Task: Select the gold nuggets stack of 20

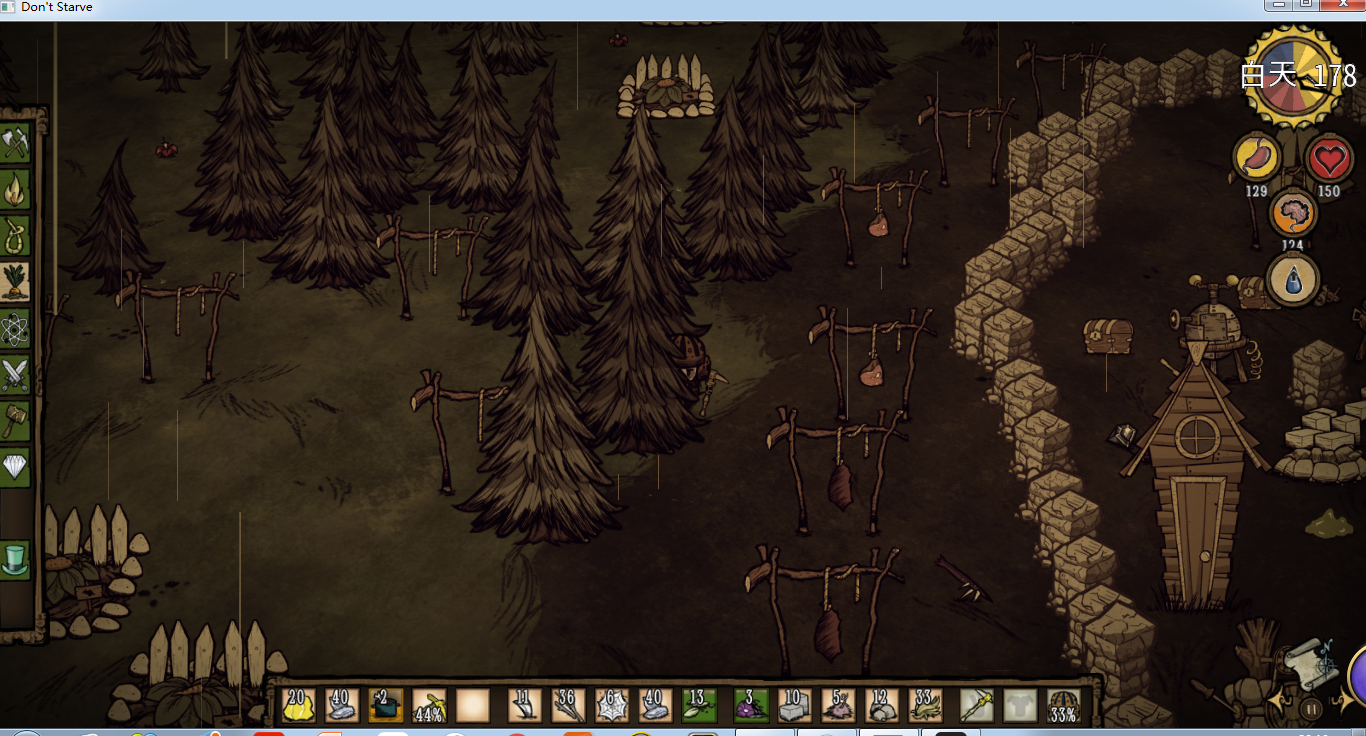Action: (298, 705)
